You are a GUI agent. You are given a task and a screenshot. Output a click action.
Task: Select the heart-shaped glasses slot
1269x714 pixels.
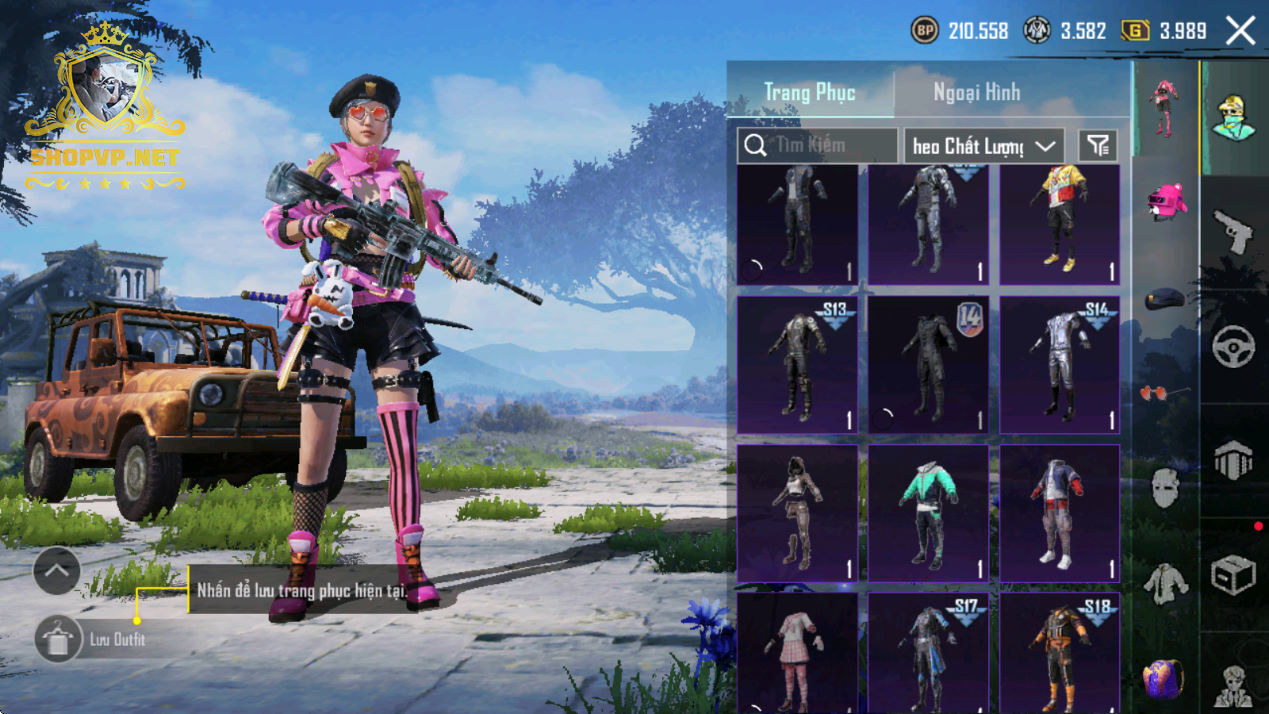point(1164,393)
